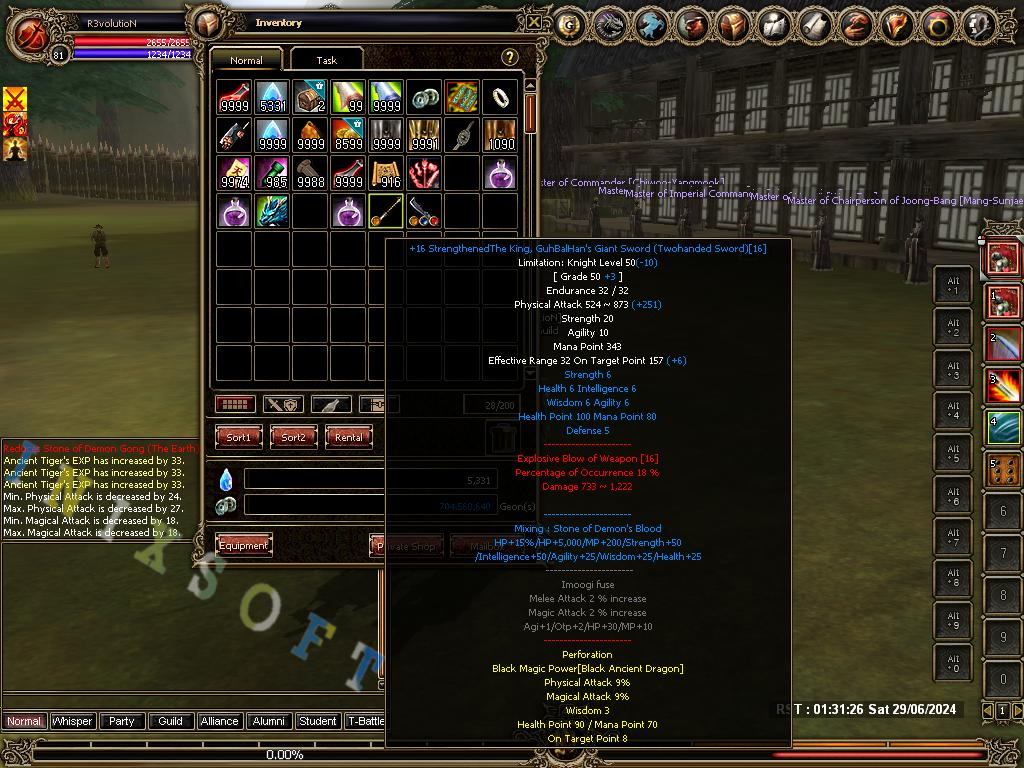
Task: Open the guild G icon in top bar
Action: pos(570,25)
